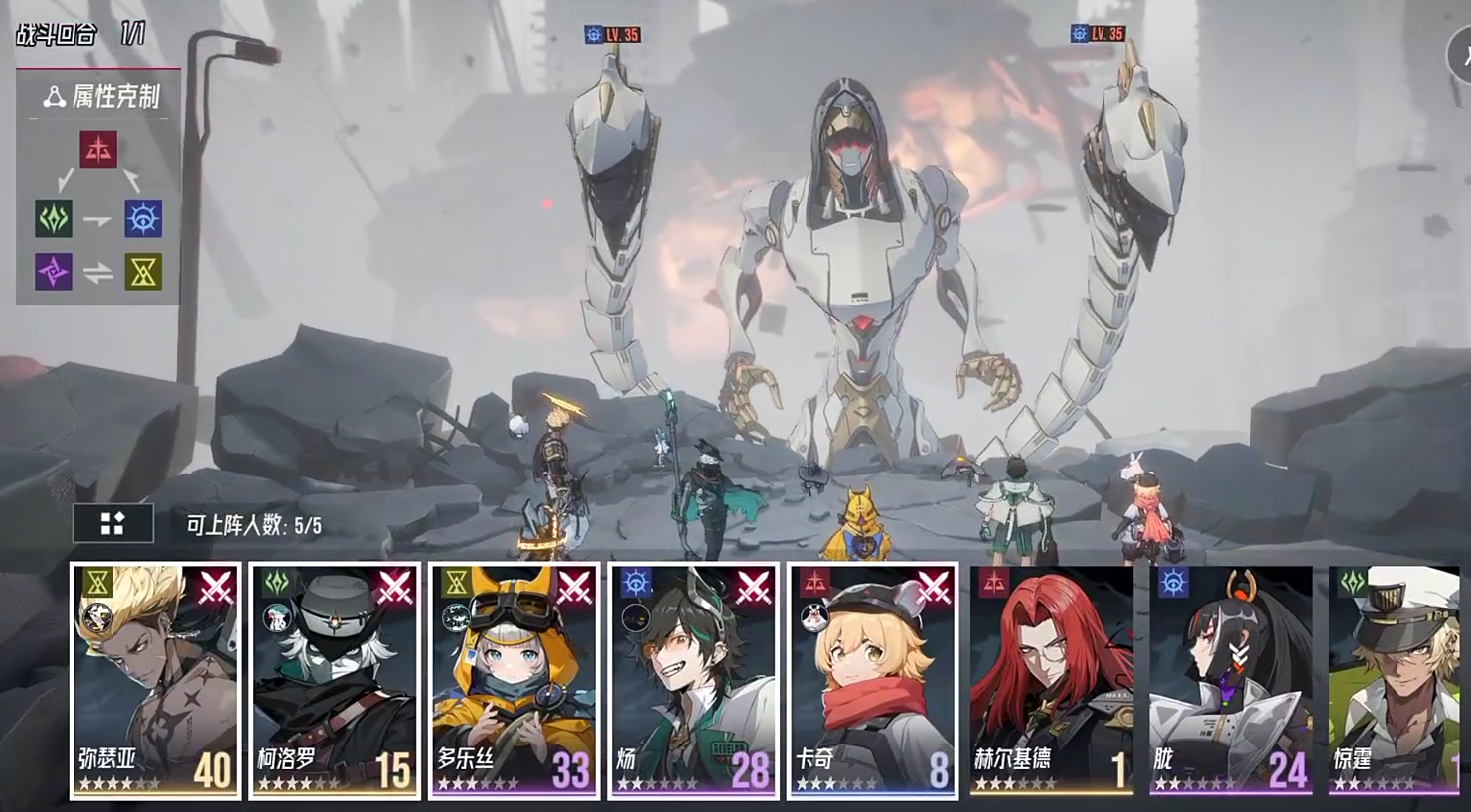1471x812 pixels.
Task: Choose the 惊霆 character card
Action: click(x=1400, y=680)
